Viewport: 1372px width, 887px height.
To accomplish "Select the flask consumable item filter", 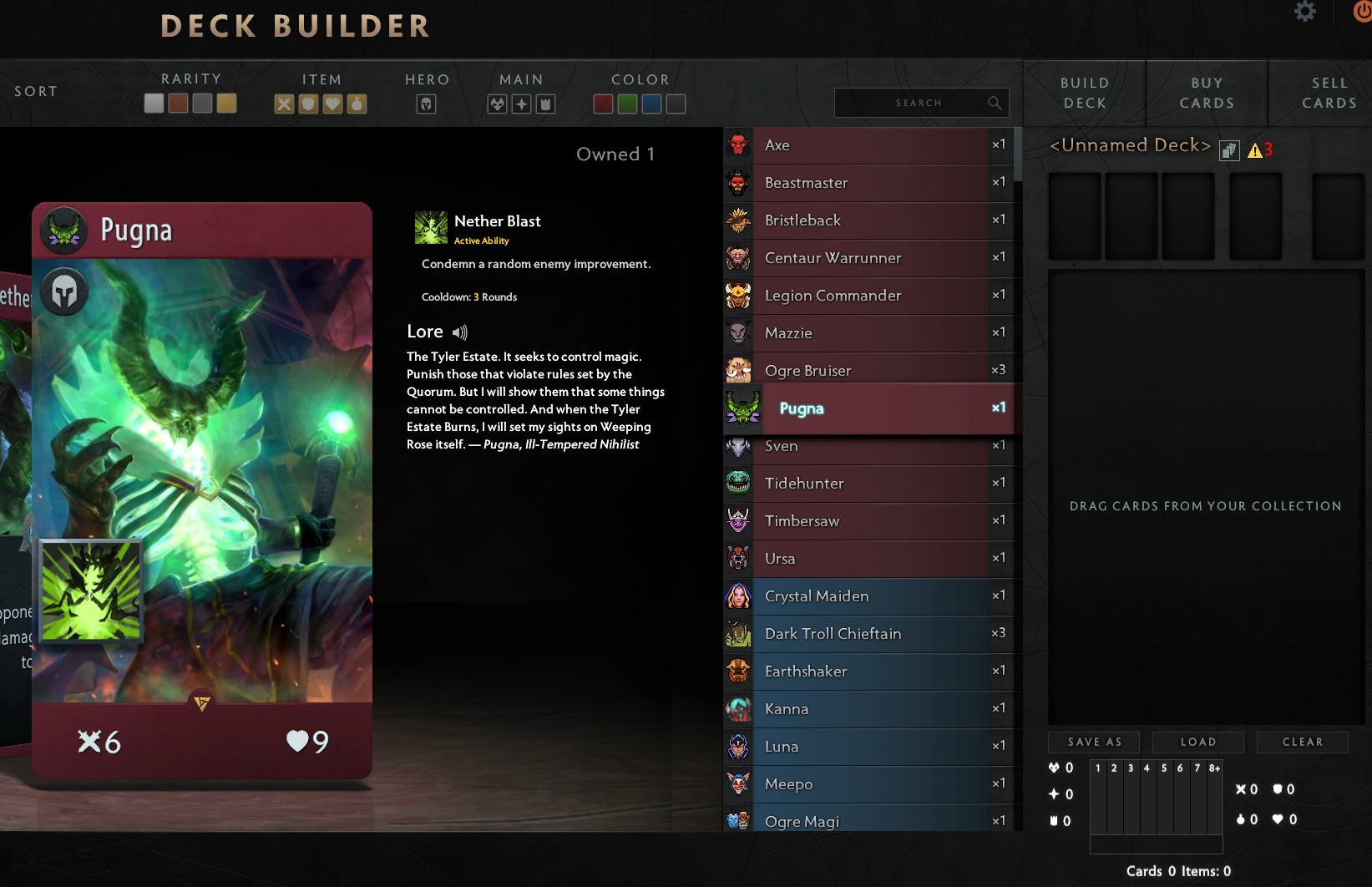I will (357, 103).
